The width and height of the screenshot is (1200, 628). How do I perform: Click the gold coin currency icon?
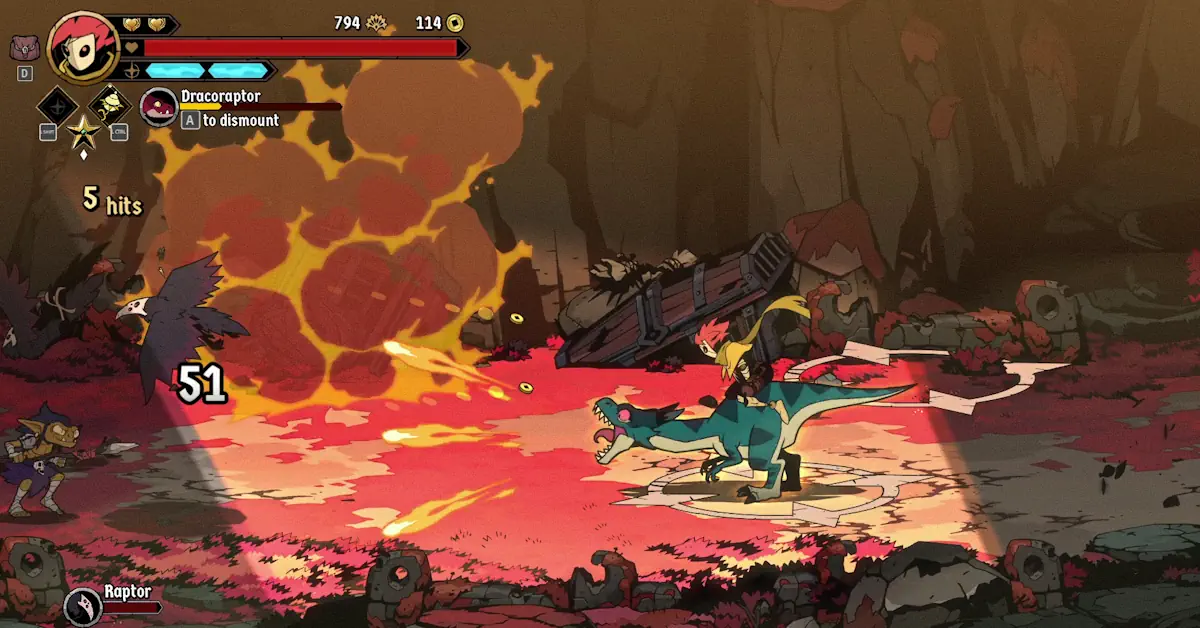click(x=454, y=22)
